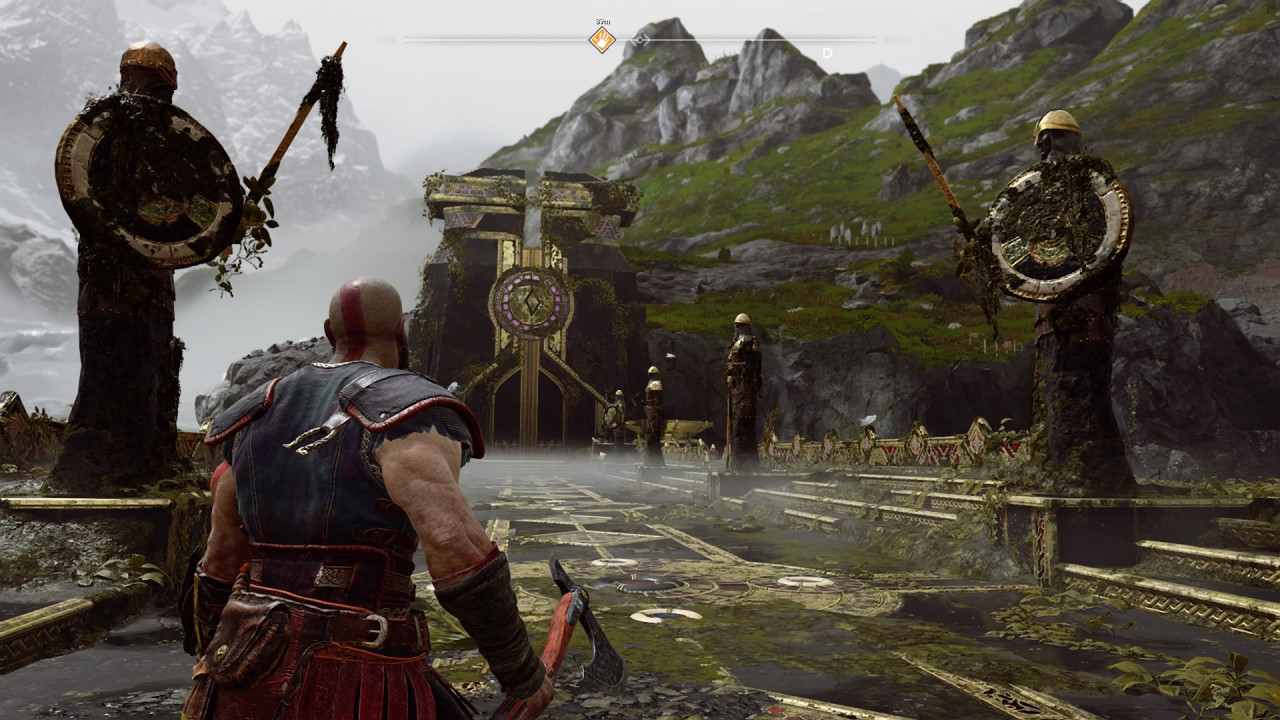Viewport: 1280px width, 720px height.
Task: Click the orange hand objective marker on the compass
Action: tap(601, 40)
